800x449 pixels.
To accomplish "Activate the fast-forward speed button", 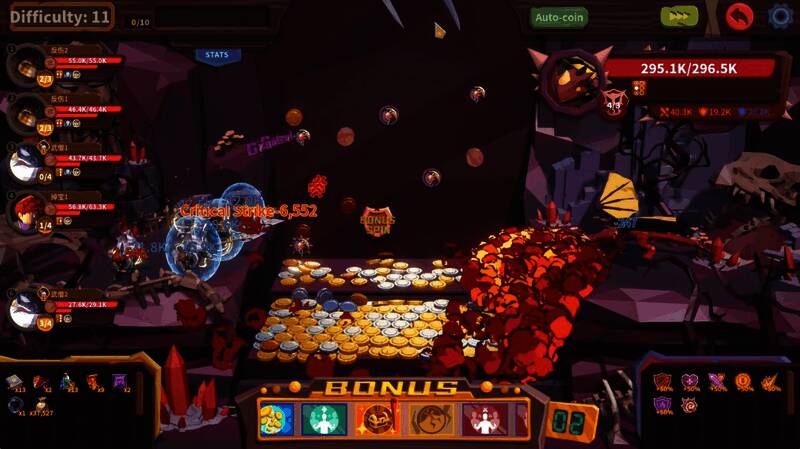I will tap(679, 16).
